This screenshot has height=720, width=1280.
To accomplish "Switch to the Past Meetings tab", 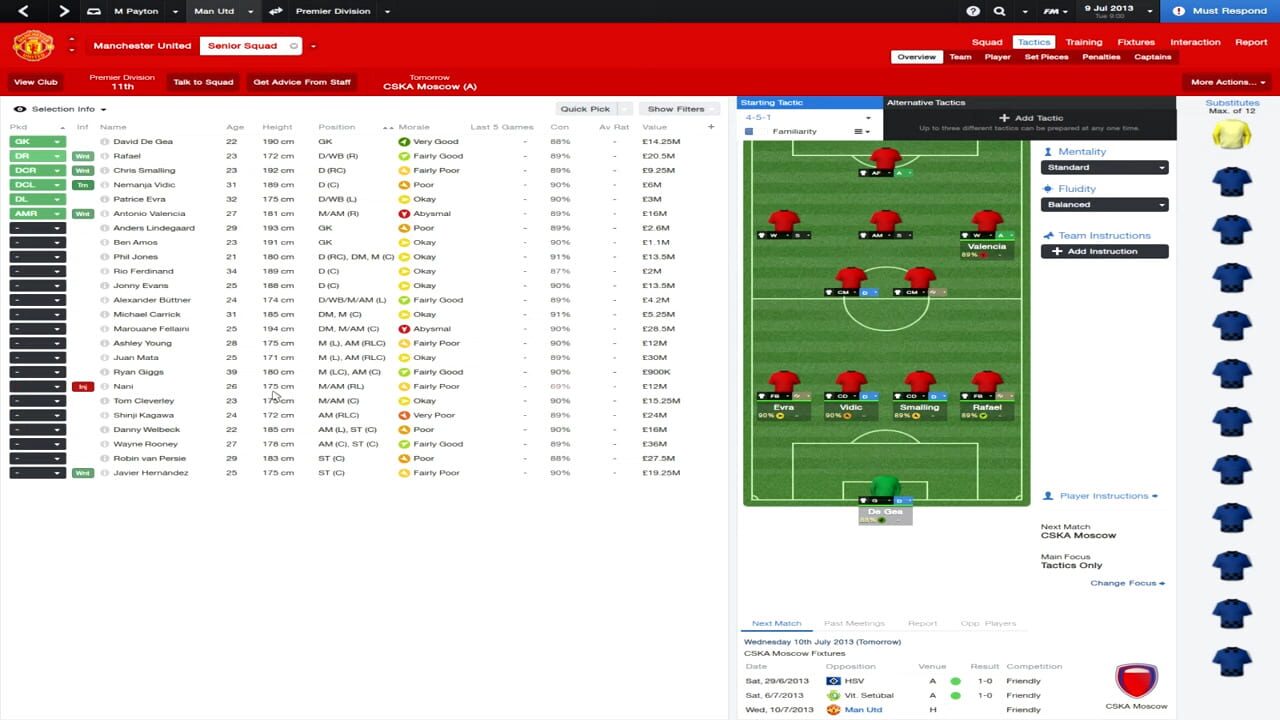I will coord(854,622).
